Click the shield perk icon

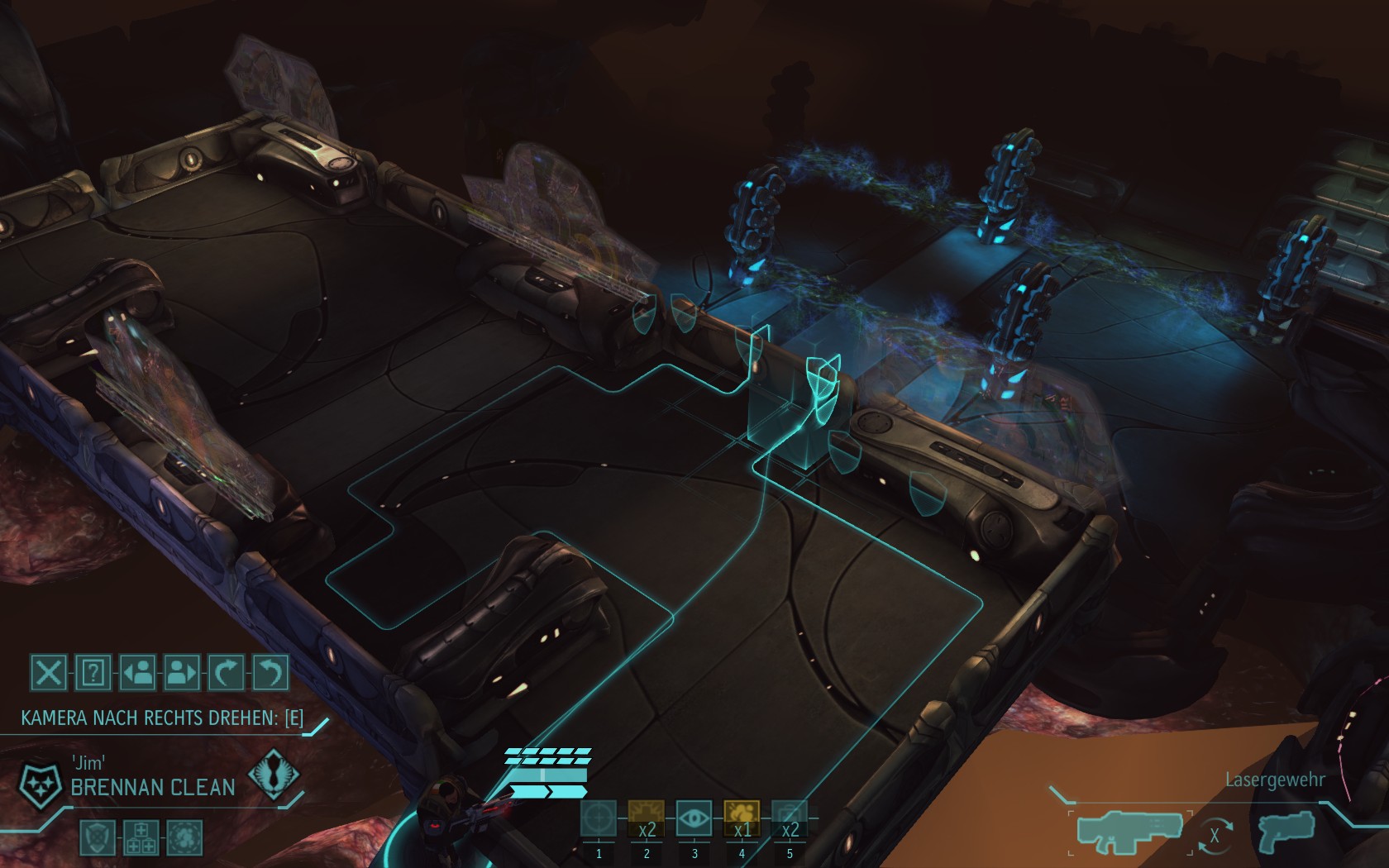(x=97, y=837)
